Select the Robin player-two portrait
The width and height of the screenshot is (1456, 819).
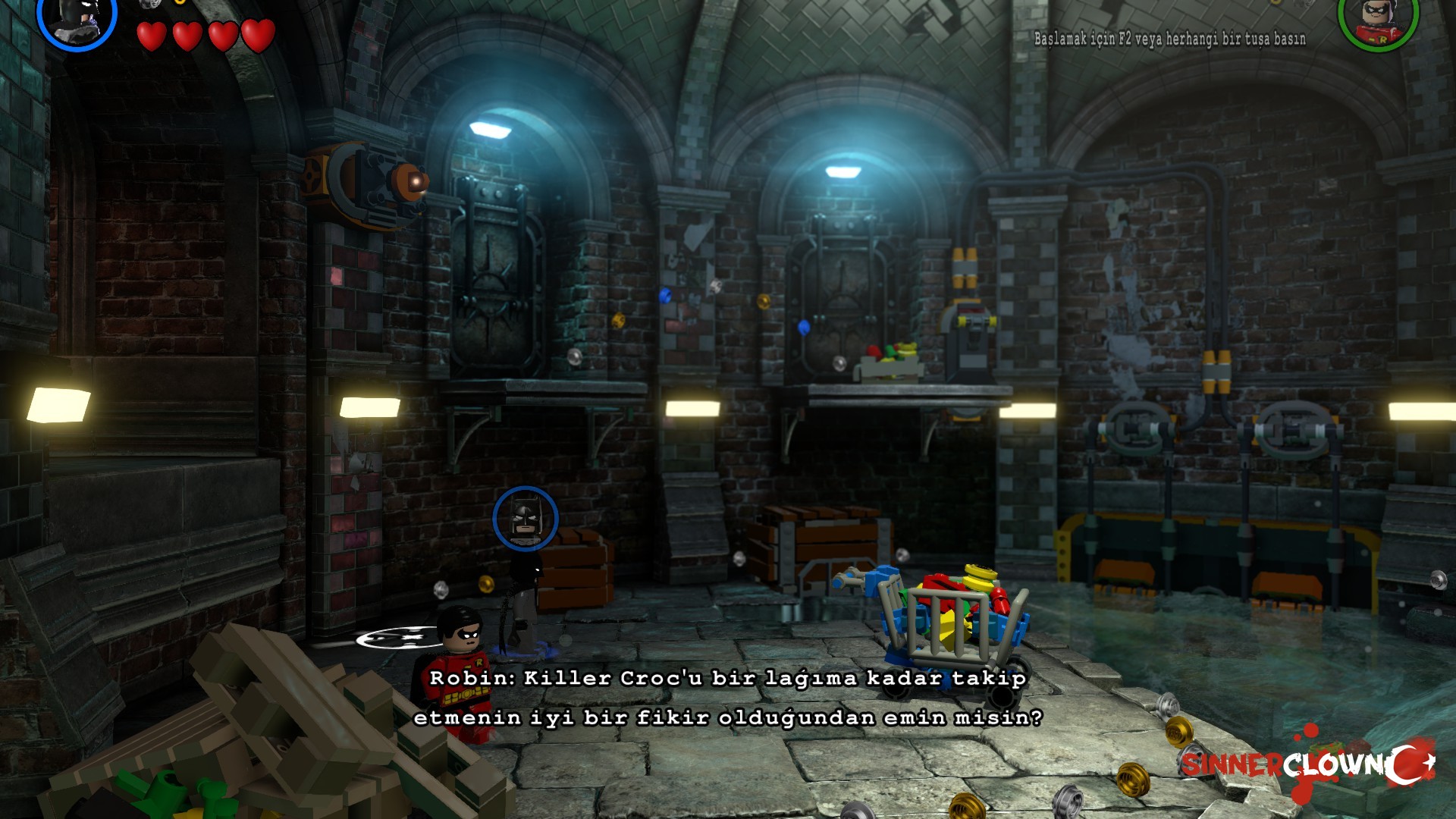[1377, 19]
